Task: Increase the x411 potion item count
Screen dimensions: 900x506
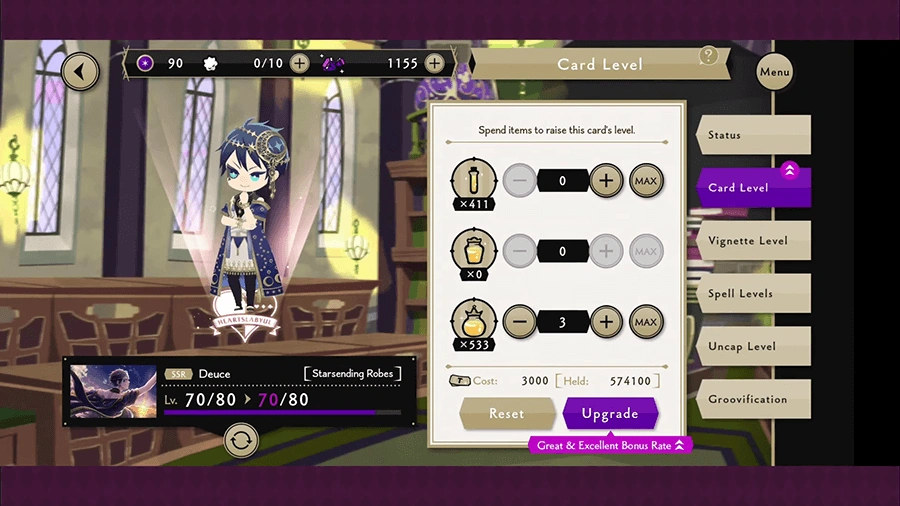Action: click(x=606, y=181)
